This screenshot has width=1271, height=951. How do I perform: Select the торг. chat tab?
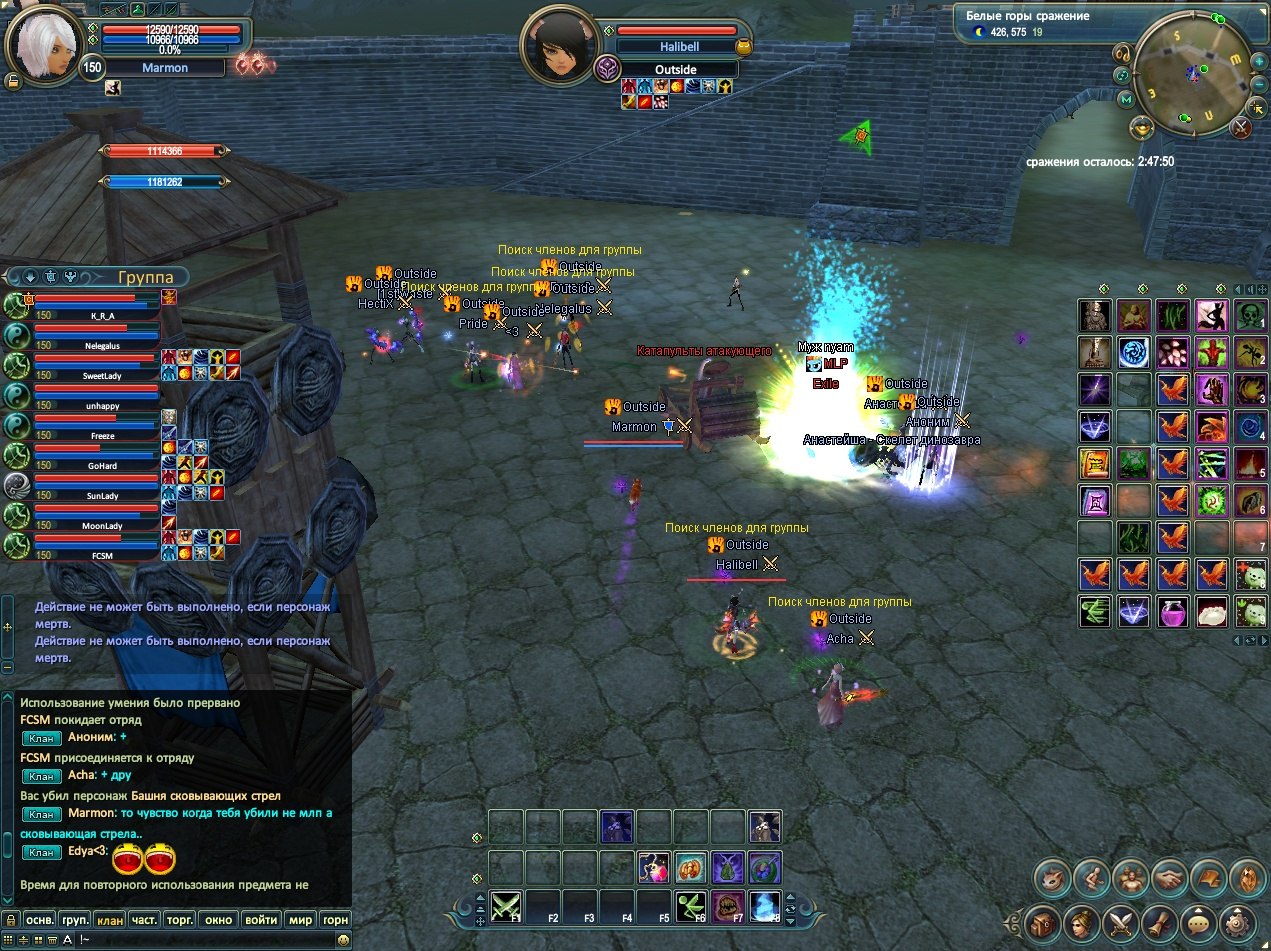pos(180,919)
